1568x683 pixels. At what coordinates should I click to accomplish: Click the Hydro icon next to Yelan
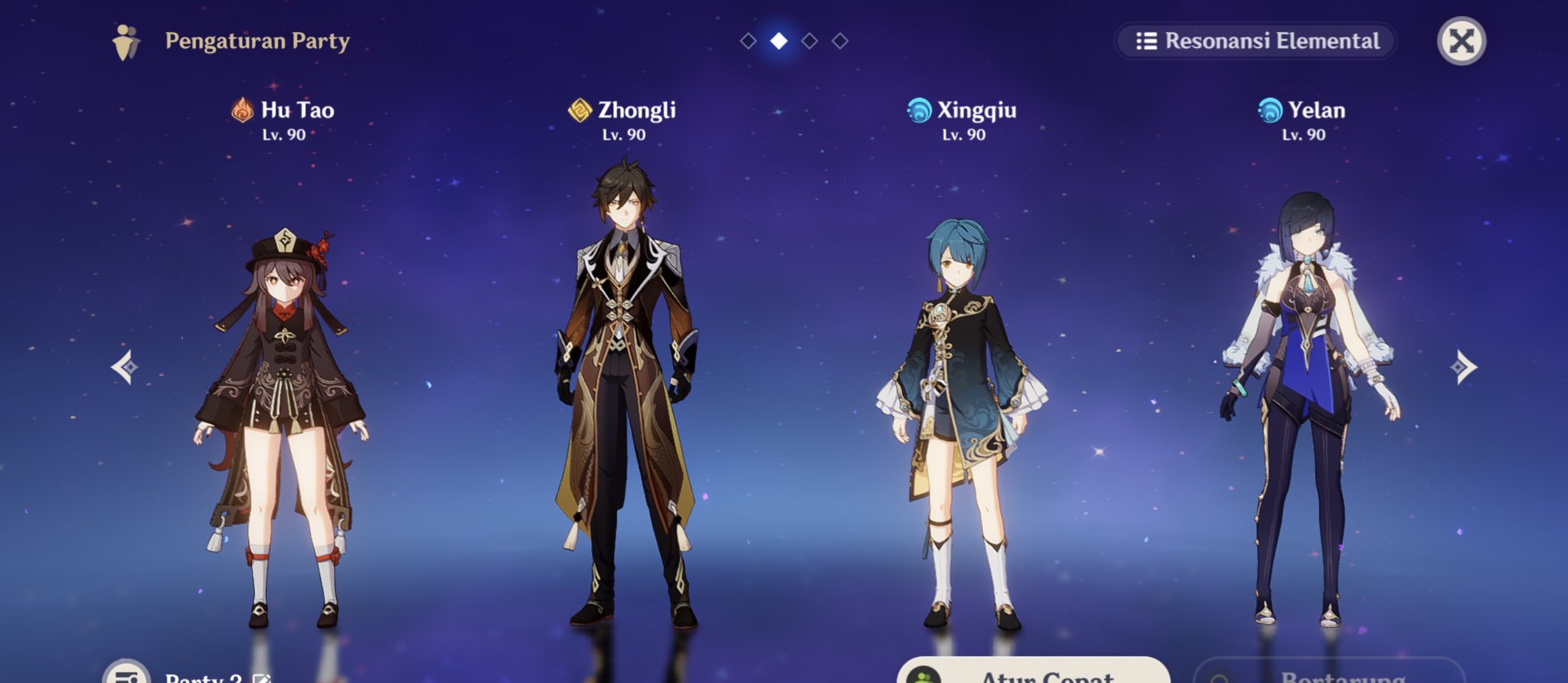[1269, 109]
